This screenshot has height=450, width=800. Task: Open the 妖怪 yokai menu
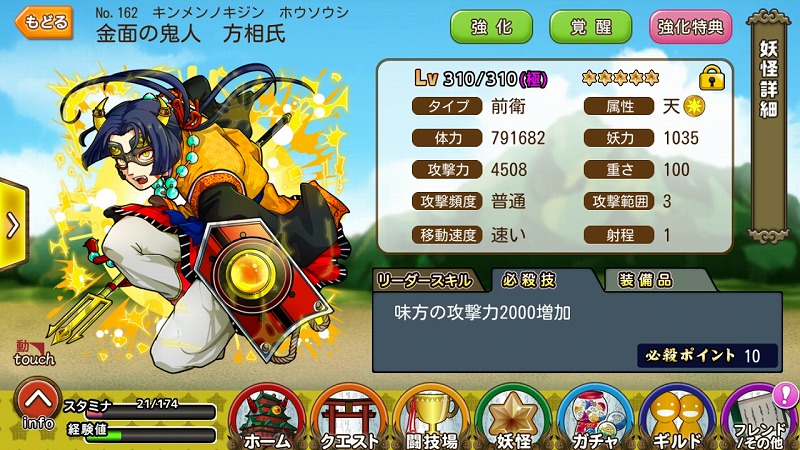tap(512, 418)
